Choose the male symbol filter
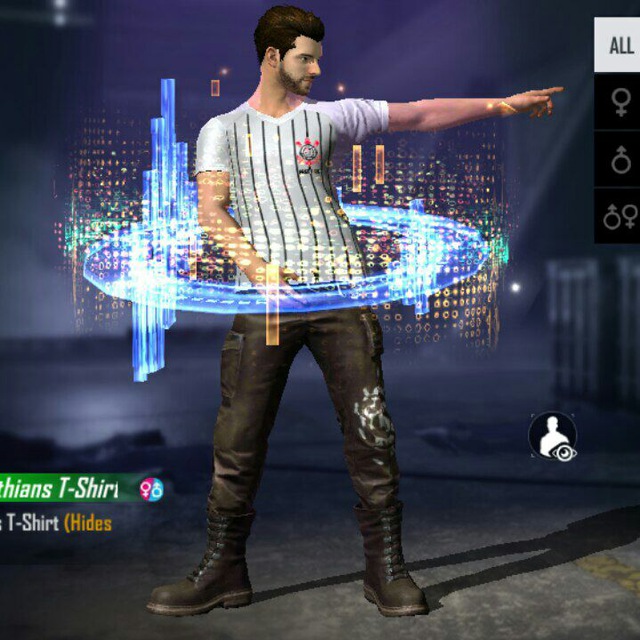Image resolution: width=640 pixels, height=640 pixels. pyautogui.click(x=621, y=158)
